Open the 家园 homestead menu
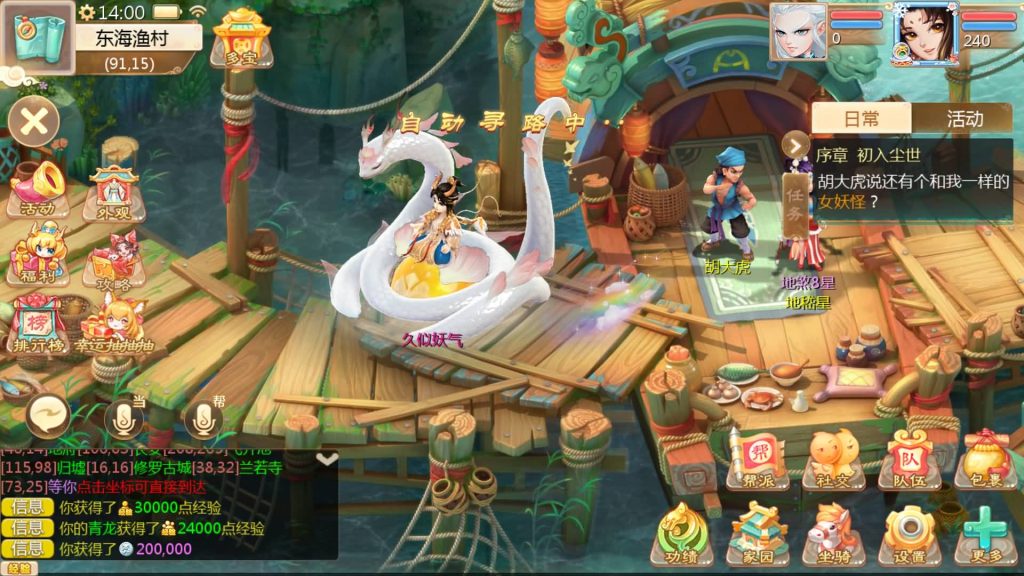 [758, 534]
